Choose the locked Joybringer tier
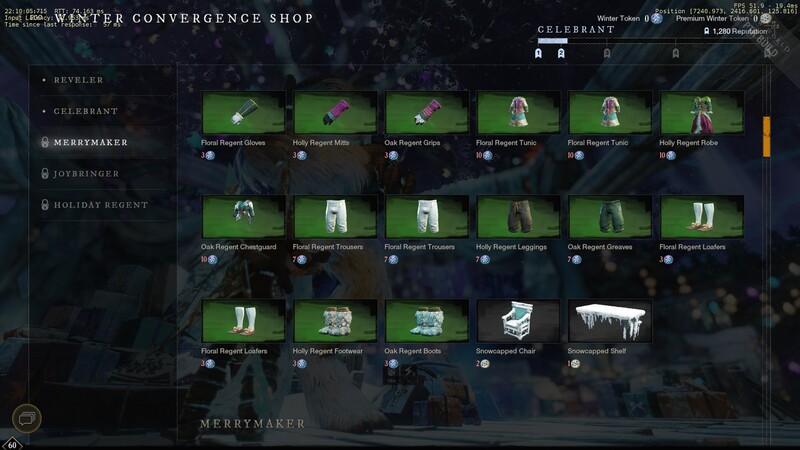 [x=86, y=174]
